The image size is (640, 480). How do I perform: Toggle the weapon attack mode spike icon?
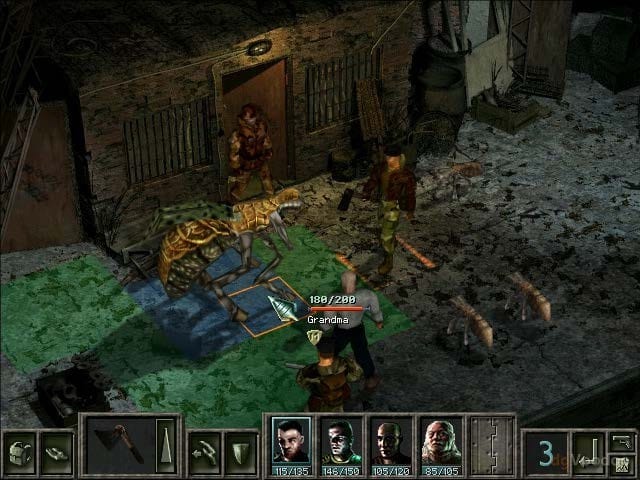click(x=165, y=445)
